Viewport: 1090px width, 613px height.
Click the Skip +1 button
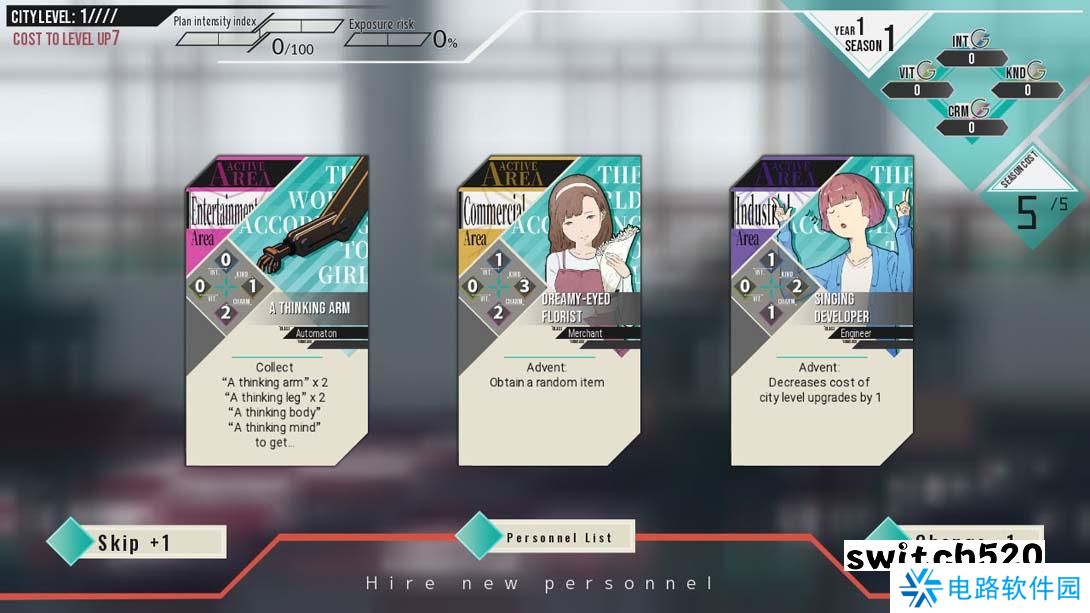(x=137, y=543)
